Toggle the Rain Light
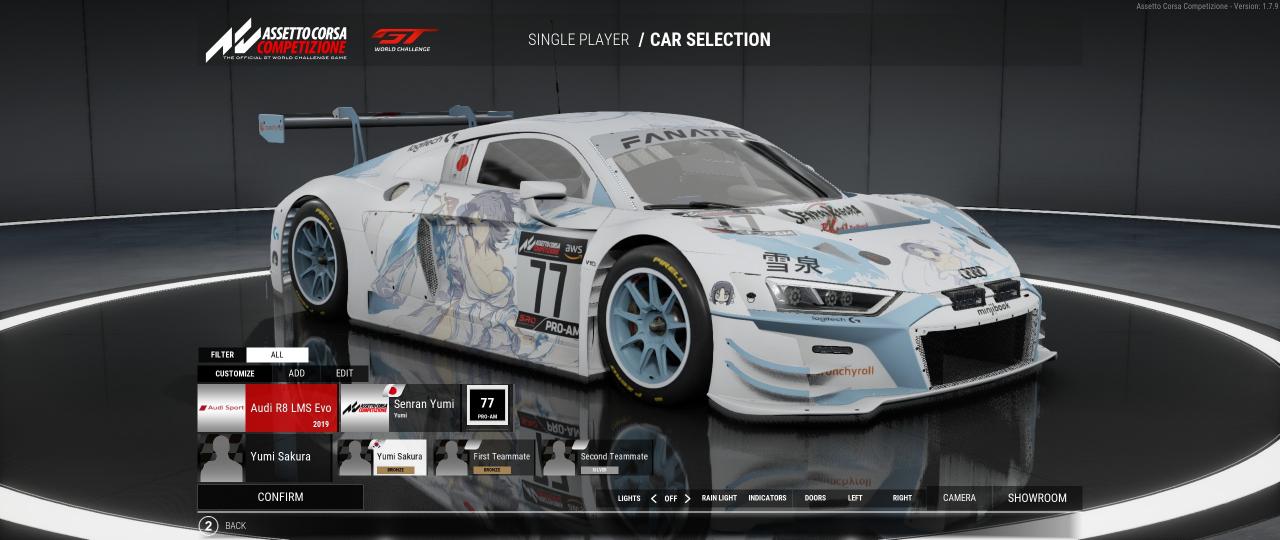Screen dimensions: 1280x540 719,498
